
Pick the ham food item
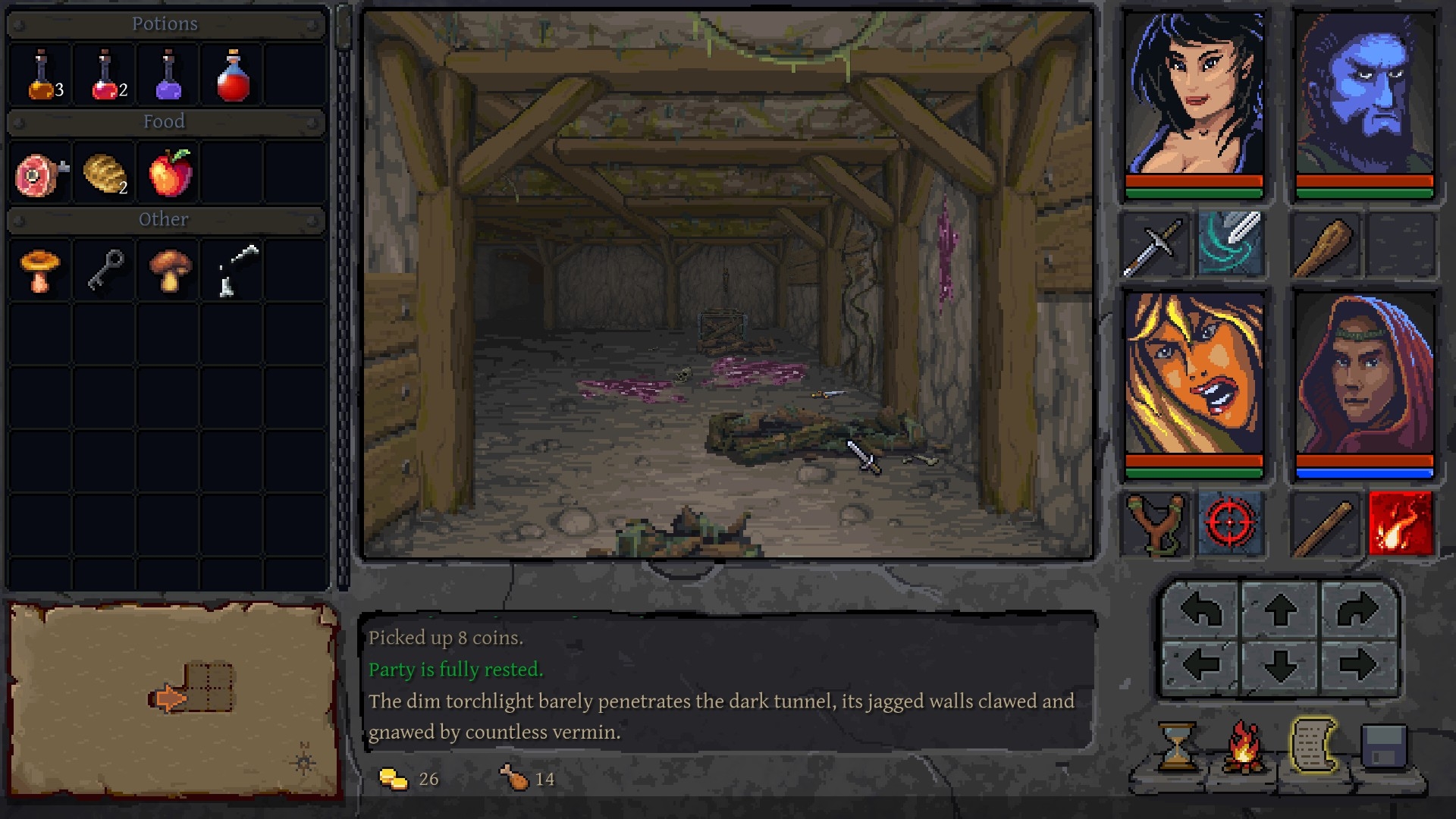41,174
